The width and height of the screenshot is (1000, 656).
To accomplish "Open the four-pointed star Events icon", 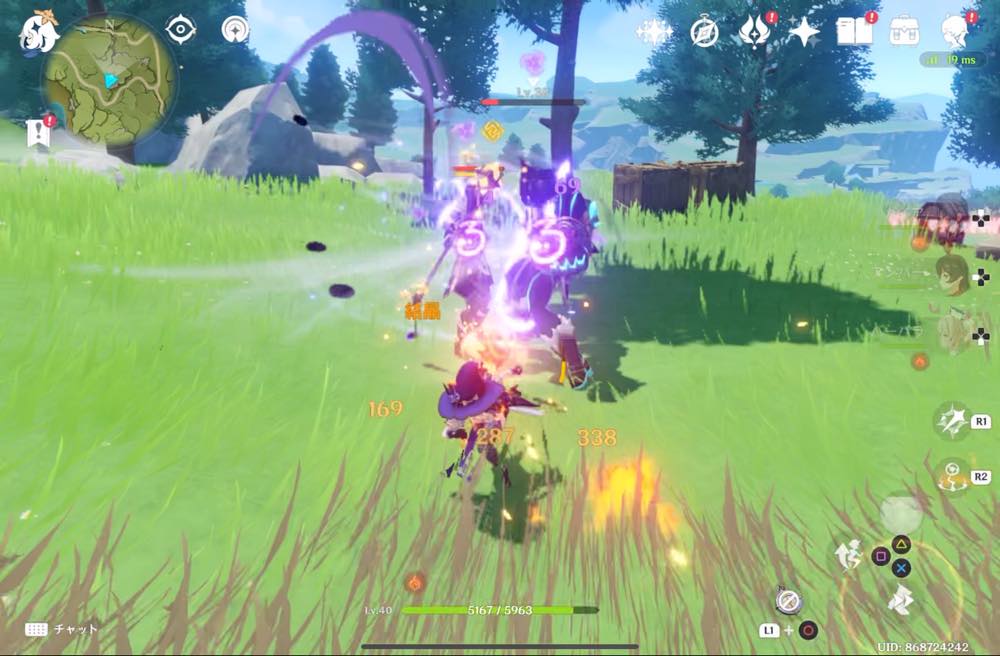I will (x=803, y=32).
